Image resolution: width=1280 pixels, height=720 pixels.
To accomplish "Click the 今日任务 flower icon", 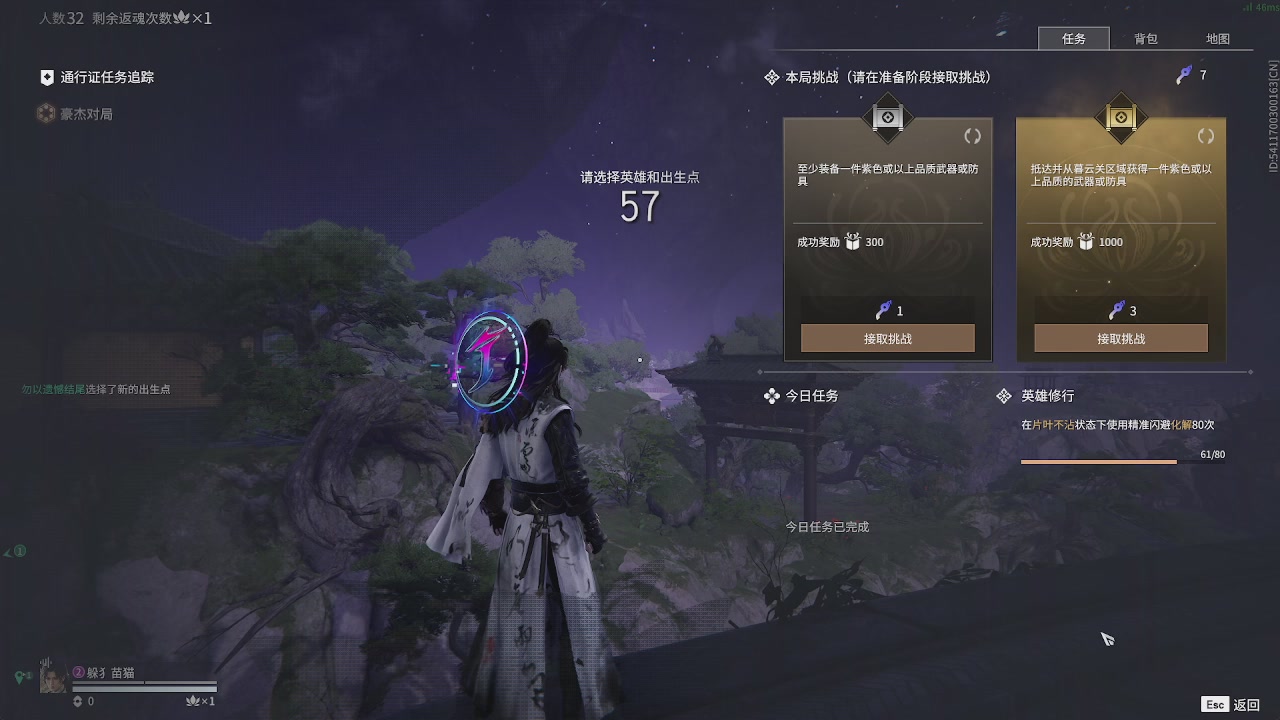I will [x=772, y=396].
